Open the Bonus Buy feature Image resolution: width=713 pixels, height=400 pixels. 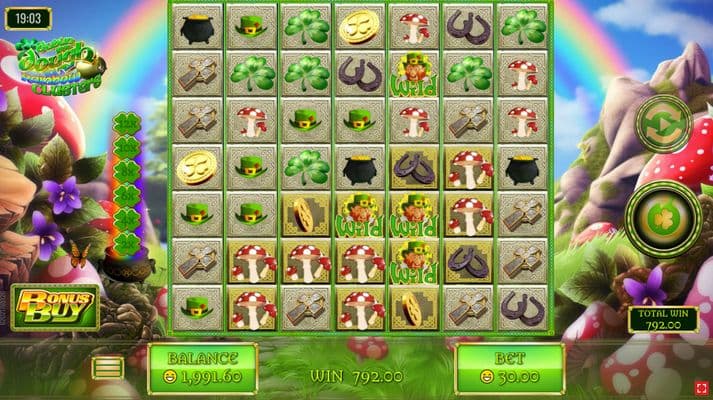[56, 307]
